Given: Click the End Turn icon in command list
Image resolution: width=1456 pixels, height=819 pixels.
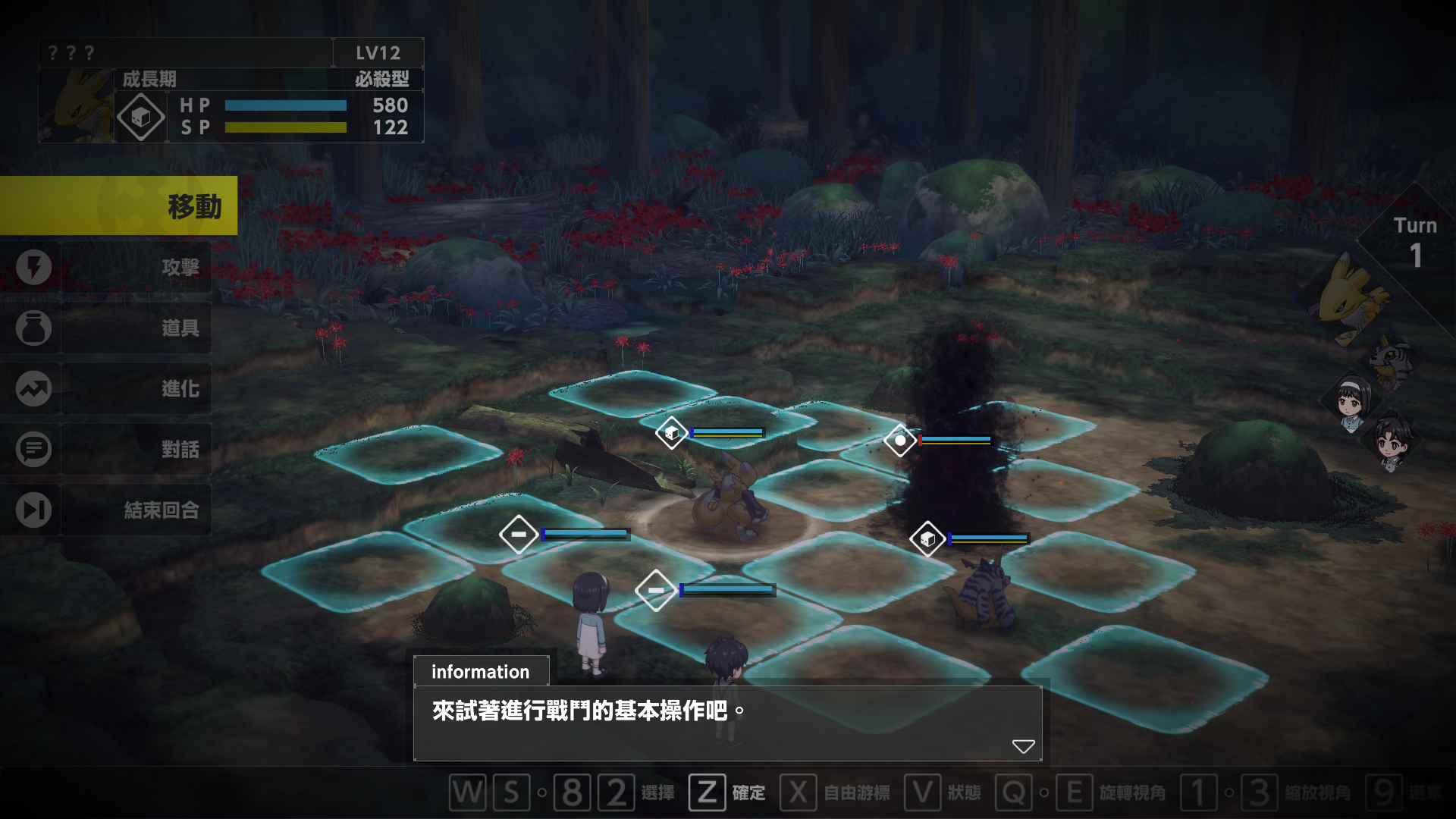Looking at the screenshot, I should (x=32, y=510).
